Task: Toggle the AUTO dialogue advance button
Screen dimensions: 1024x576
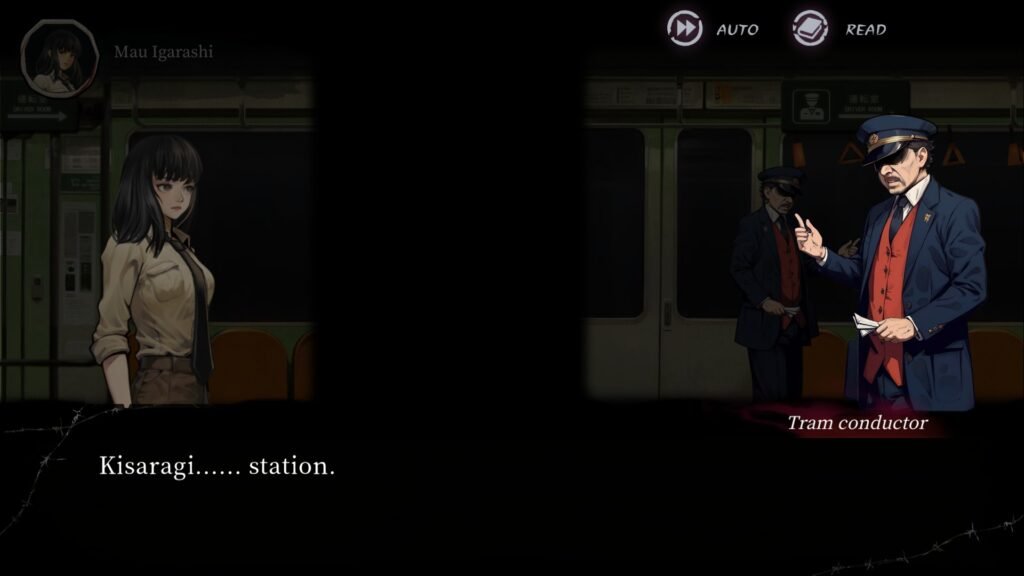Action: (686, 29)
